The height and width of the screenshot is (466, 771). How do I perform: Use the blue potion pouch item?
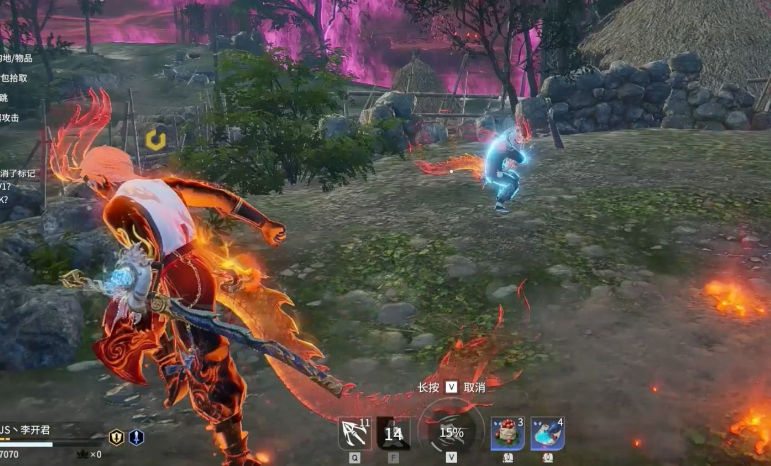click(547, 434)
